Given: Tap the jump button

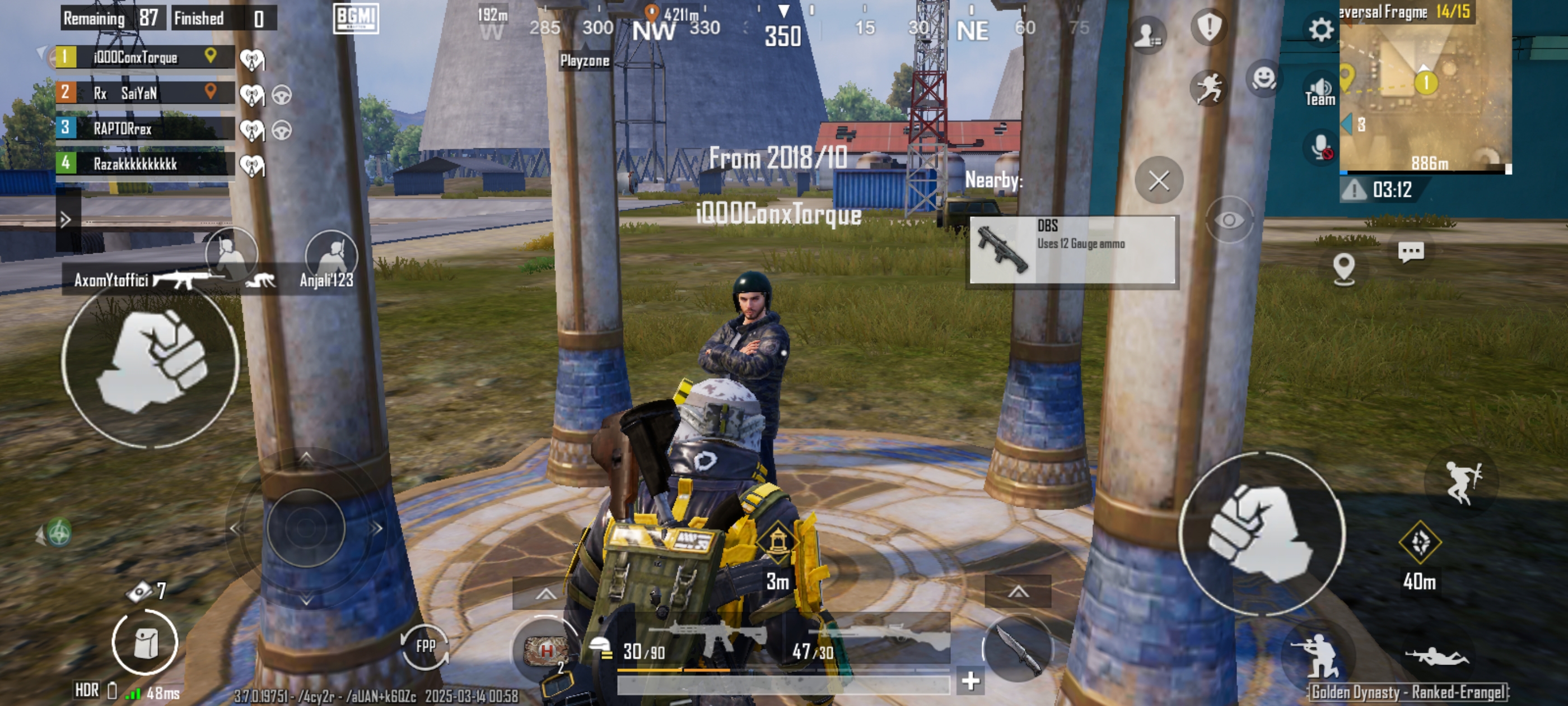Looking at the screenshot, I should click(x=1462, y=482).
